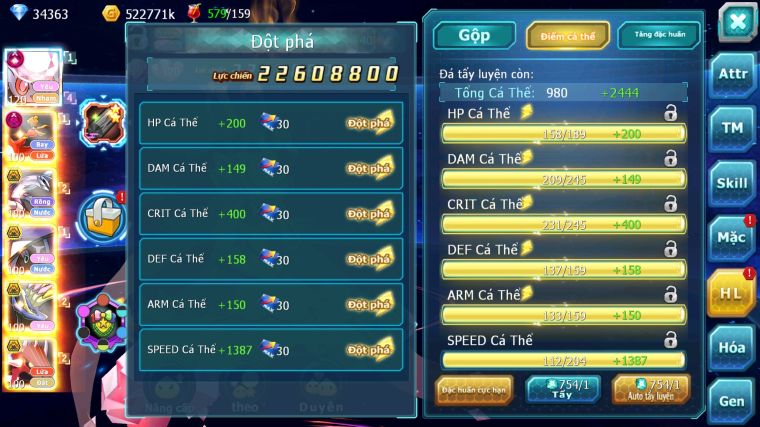This screenshot has height=427, width=760.
Task: Close the panel with the X button
Action: point(736,22)
